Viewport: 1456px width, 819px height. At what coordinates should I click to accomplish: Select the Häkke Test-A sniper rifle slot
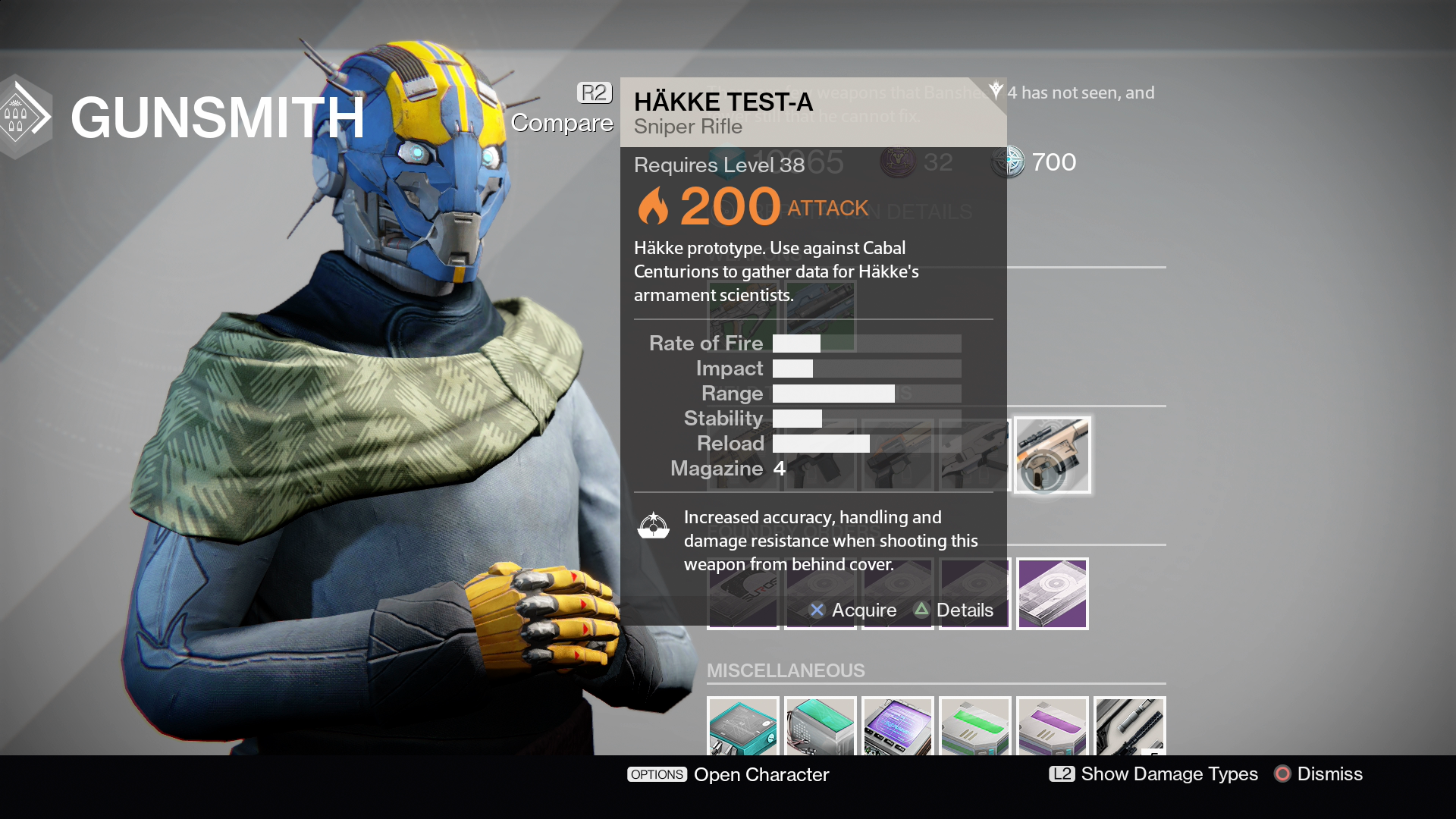click(x=1052, y=455)
